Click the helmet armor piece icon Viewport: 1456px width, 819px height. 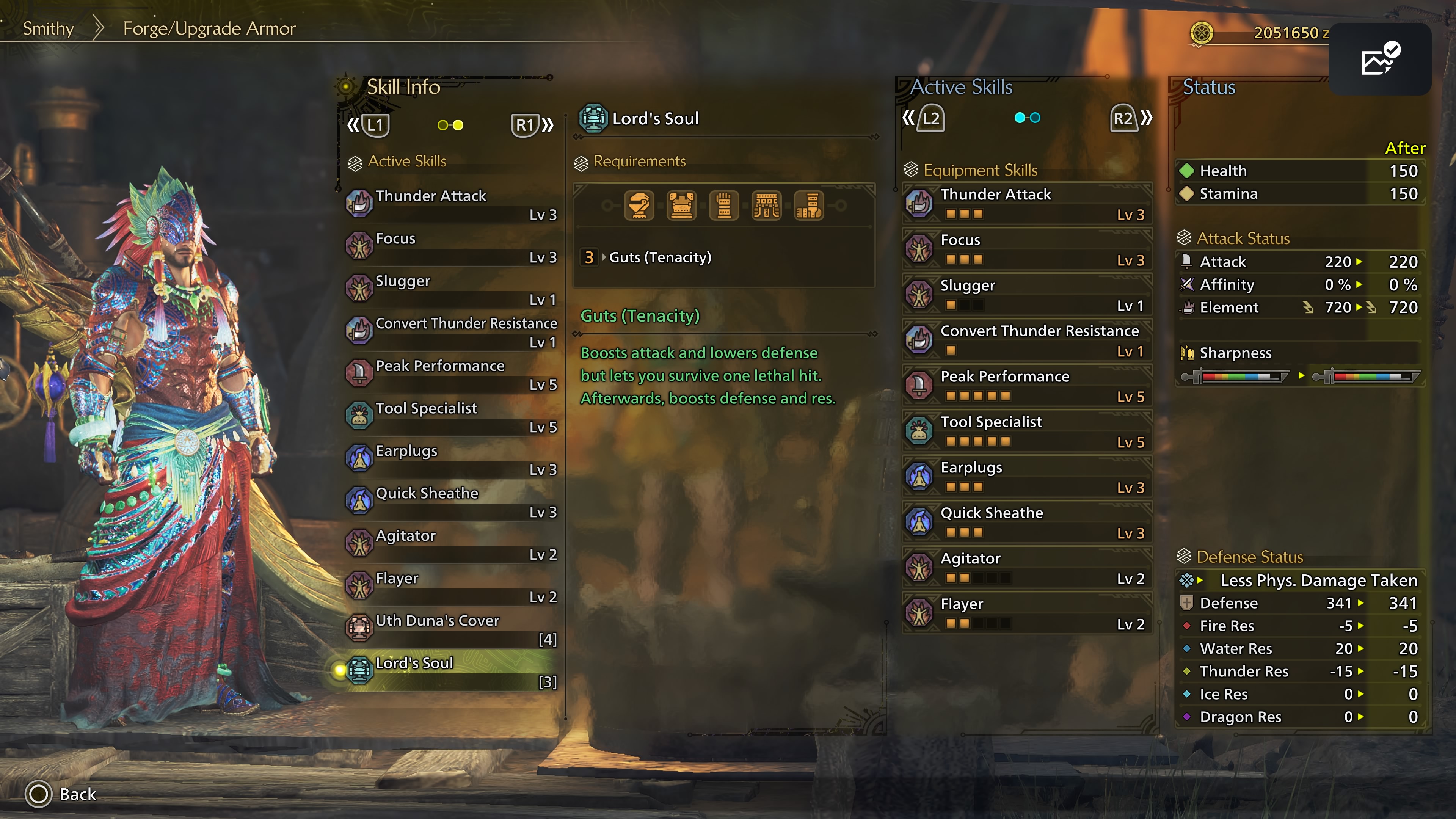pyautogui.click(x=639, y=205)
